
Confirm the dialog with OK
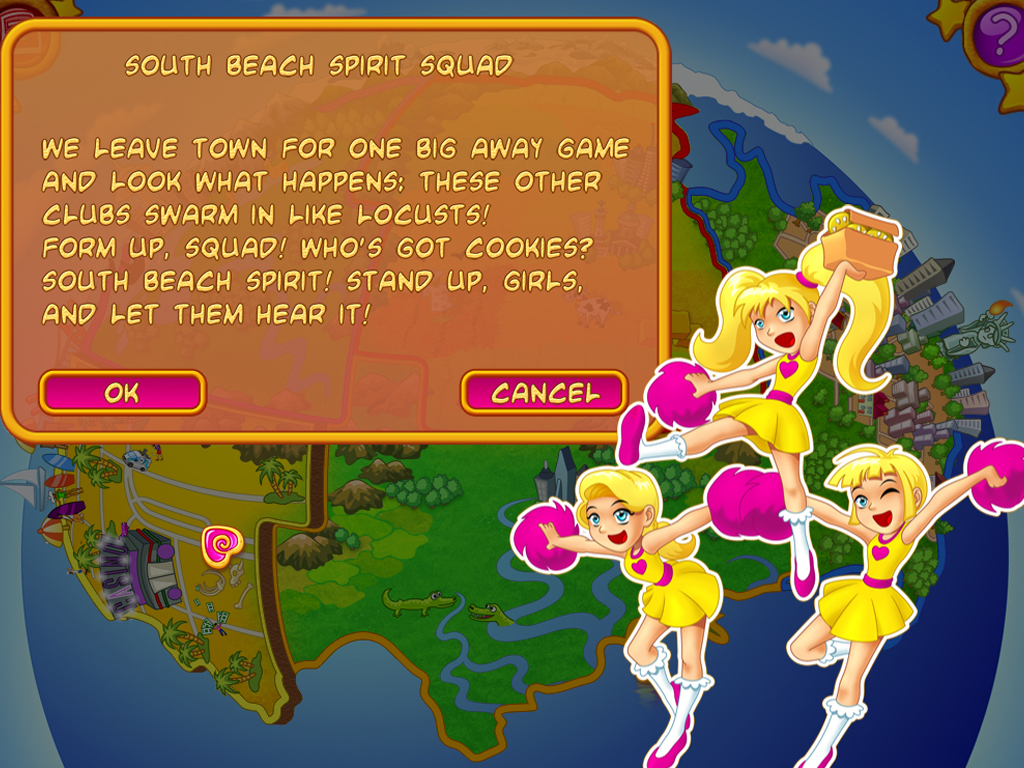point(122,393)
